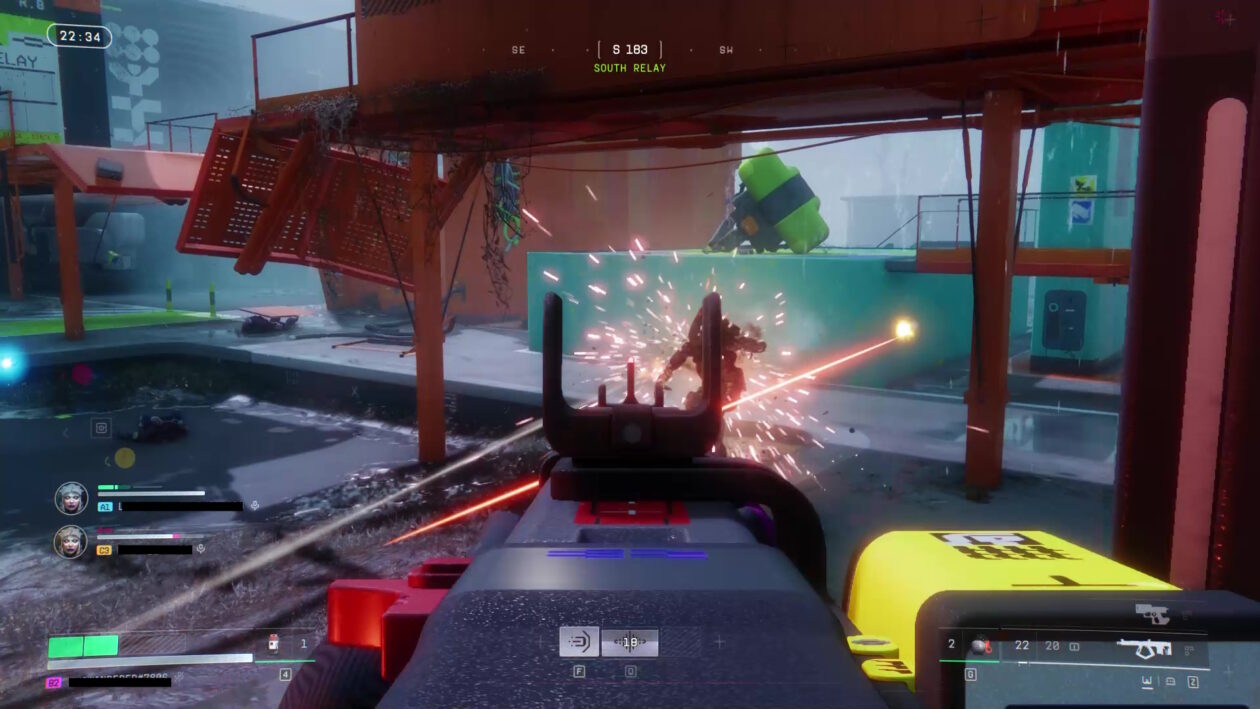Viewport: 1260px width, 709px height.
Task: Activate the dash-style ability icon
Action: click(579, 642)
